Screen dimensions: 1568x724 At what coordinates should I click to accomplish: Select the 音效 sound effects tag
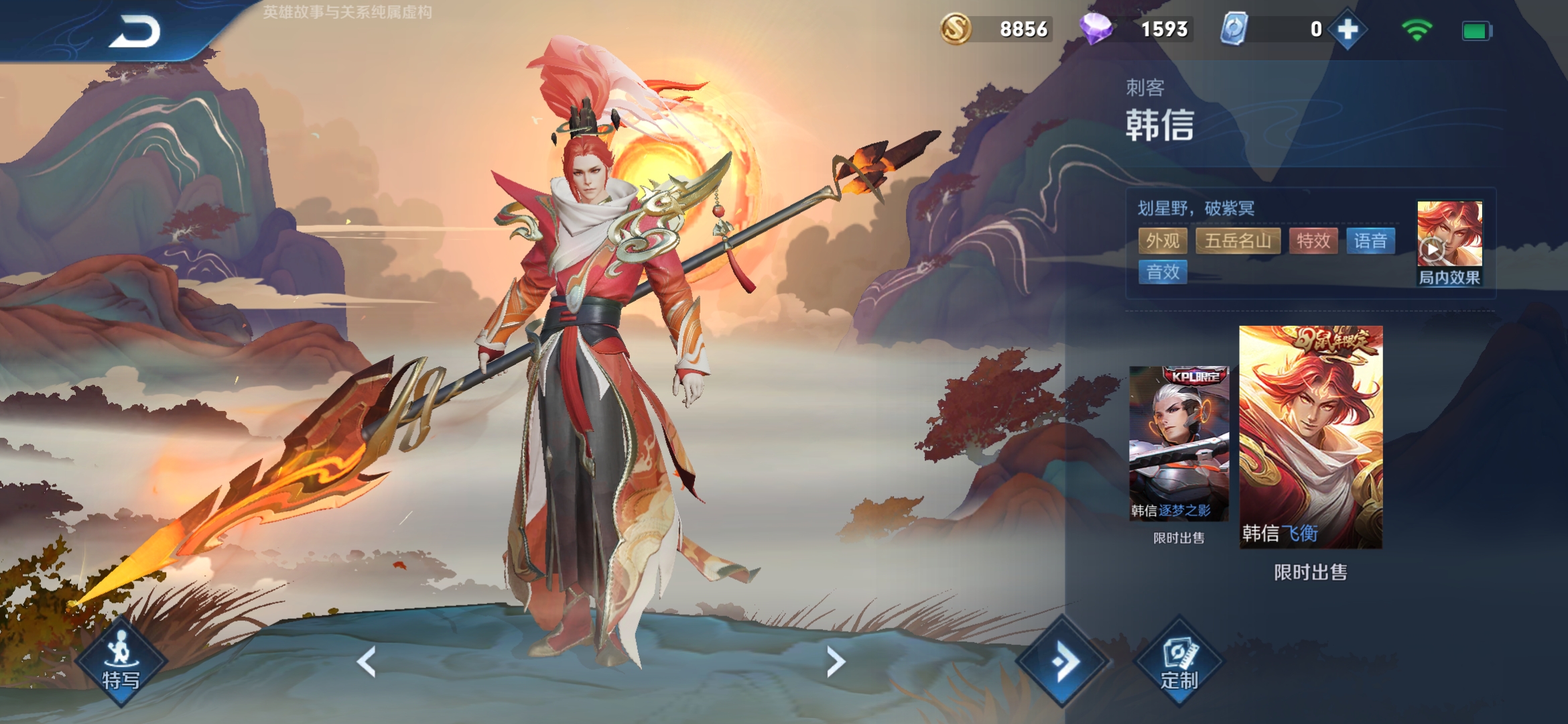1163,271
